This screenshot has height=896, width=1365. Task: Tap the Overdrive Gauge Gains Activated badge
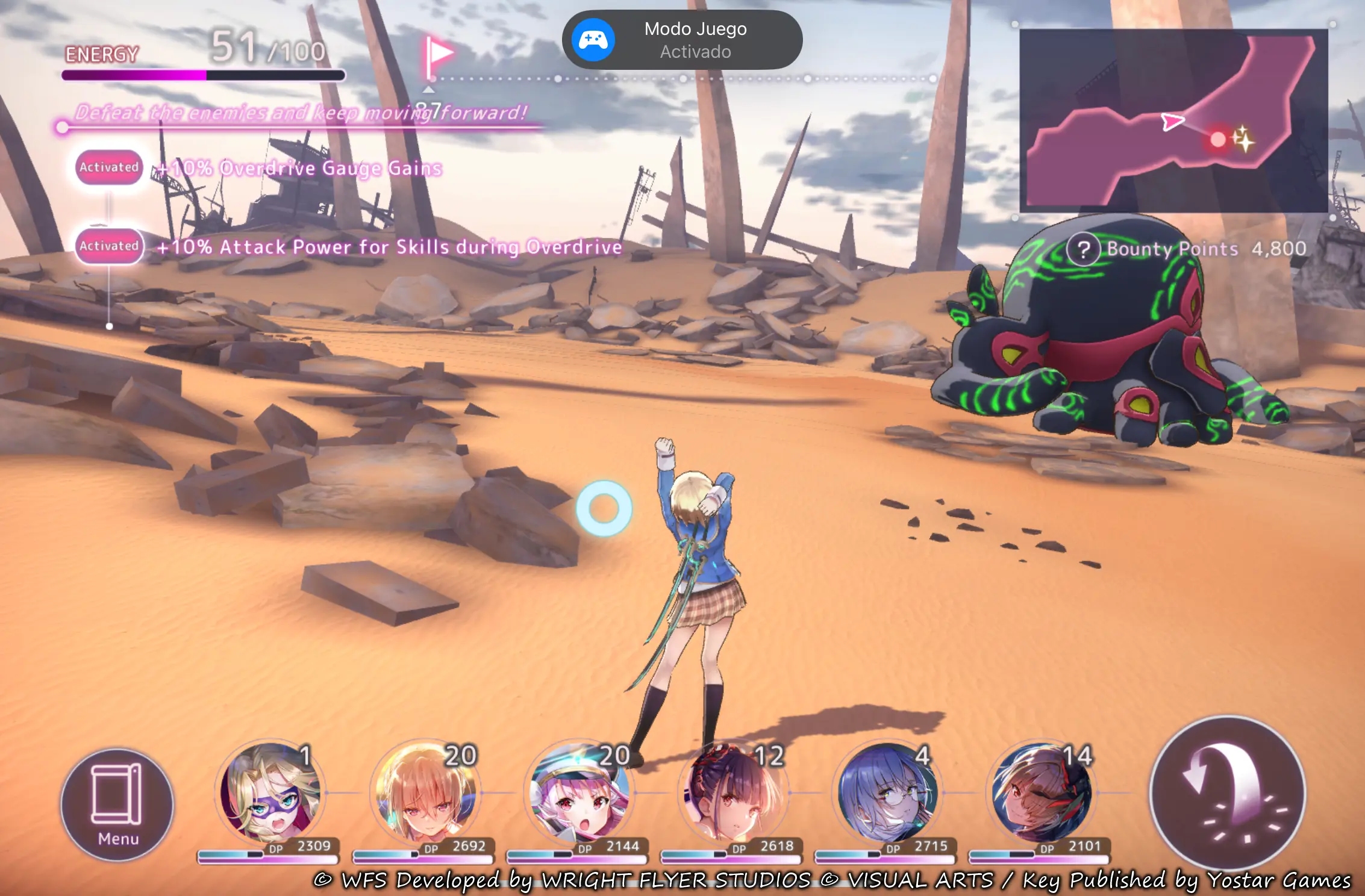point(109,167)
